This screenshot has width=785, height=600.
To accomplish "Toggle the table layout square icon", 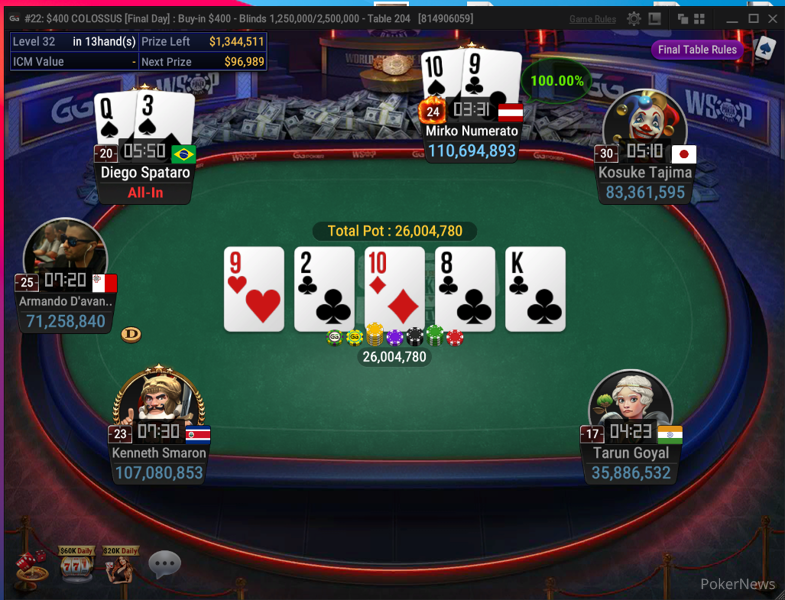I will [654, 19].
